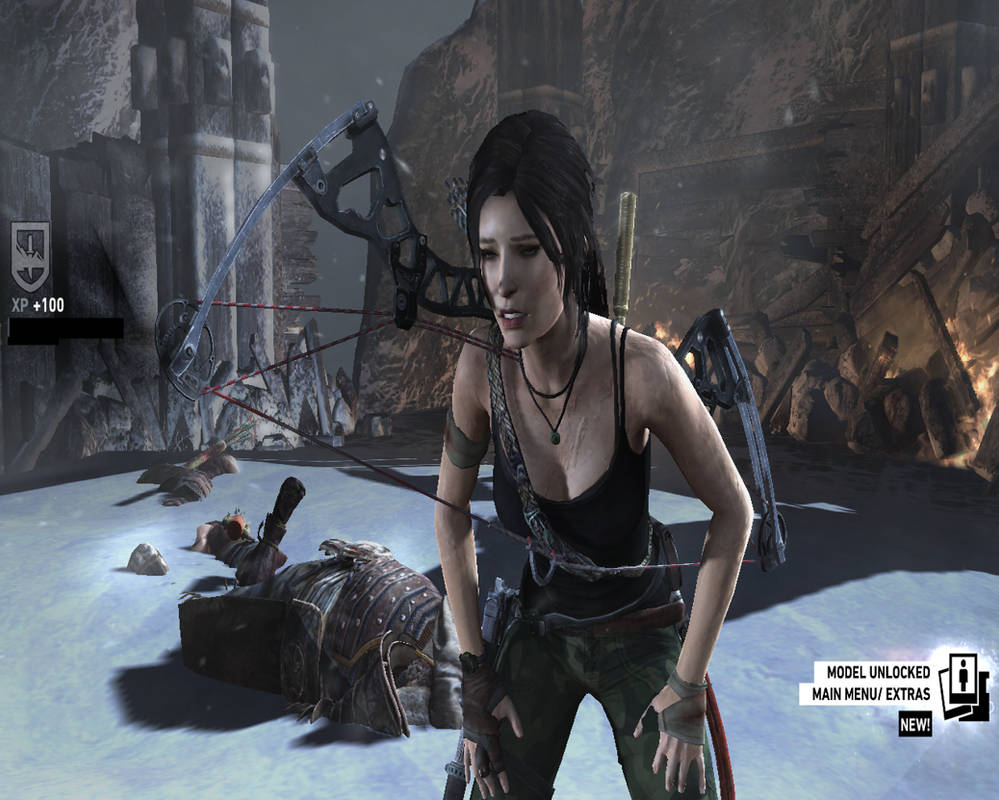Viewport: 999px width, 800px height.
Task: Select the character model card icon
Action: (965, 689)
